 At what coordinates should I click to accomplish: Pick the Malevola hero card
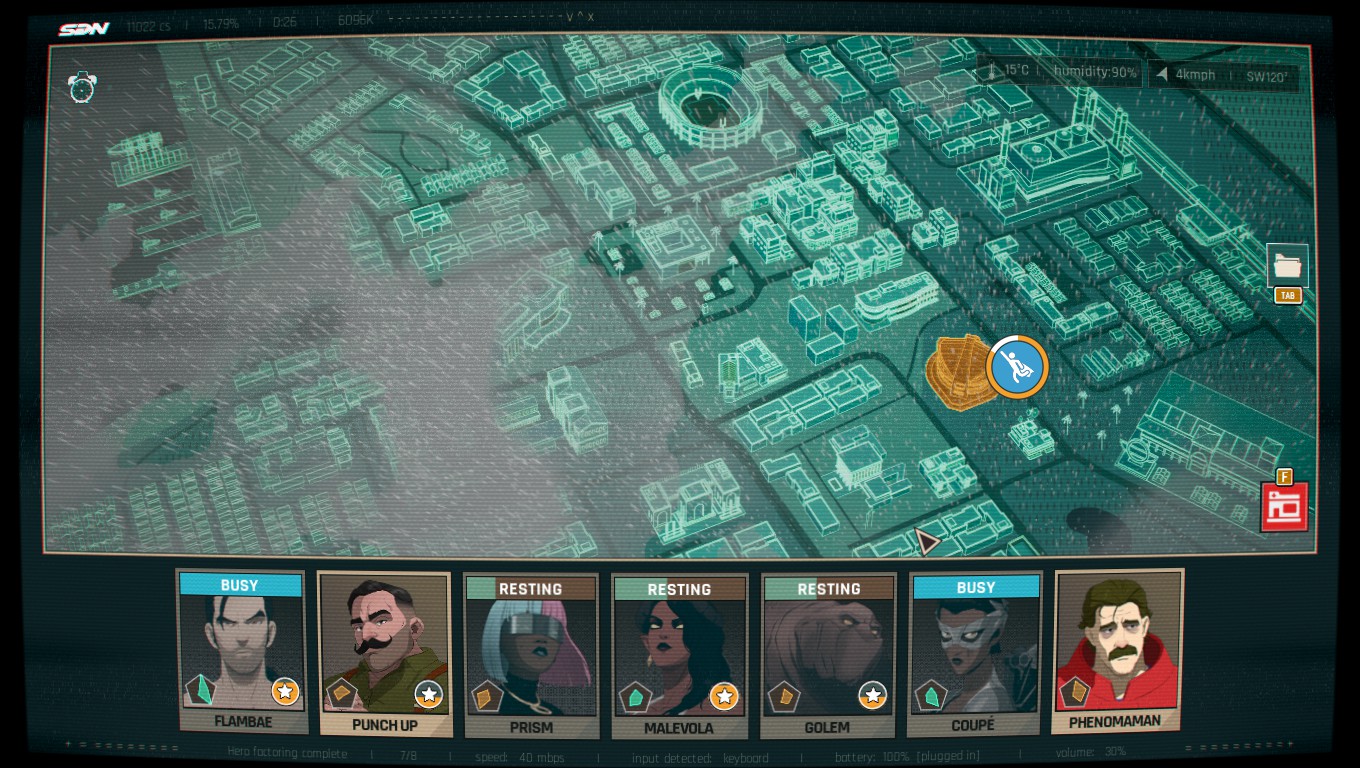(x=679, y=654)
